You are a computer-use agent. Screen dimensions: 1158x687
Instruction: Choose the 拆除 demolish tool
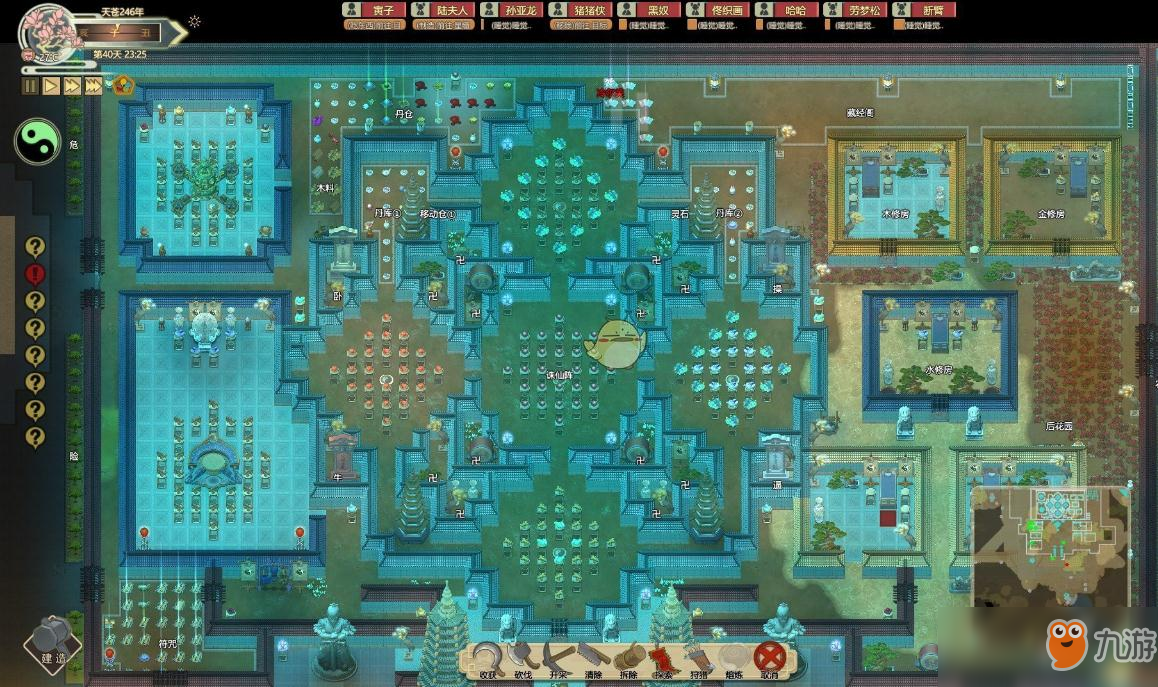[x=628, y=659]
